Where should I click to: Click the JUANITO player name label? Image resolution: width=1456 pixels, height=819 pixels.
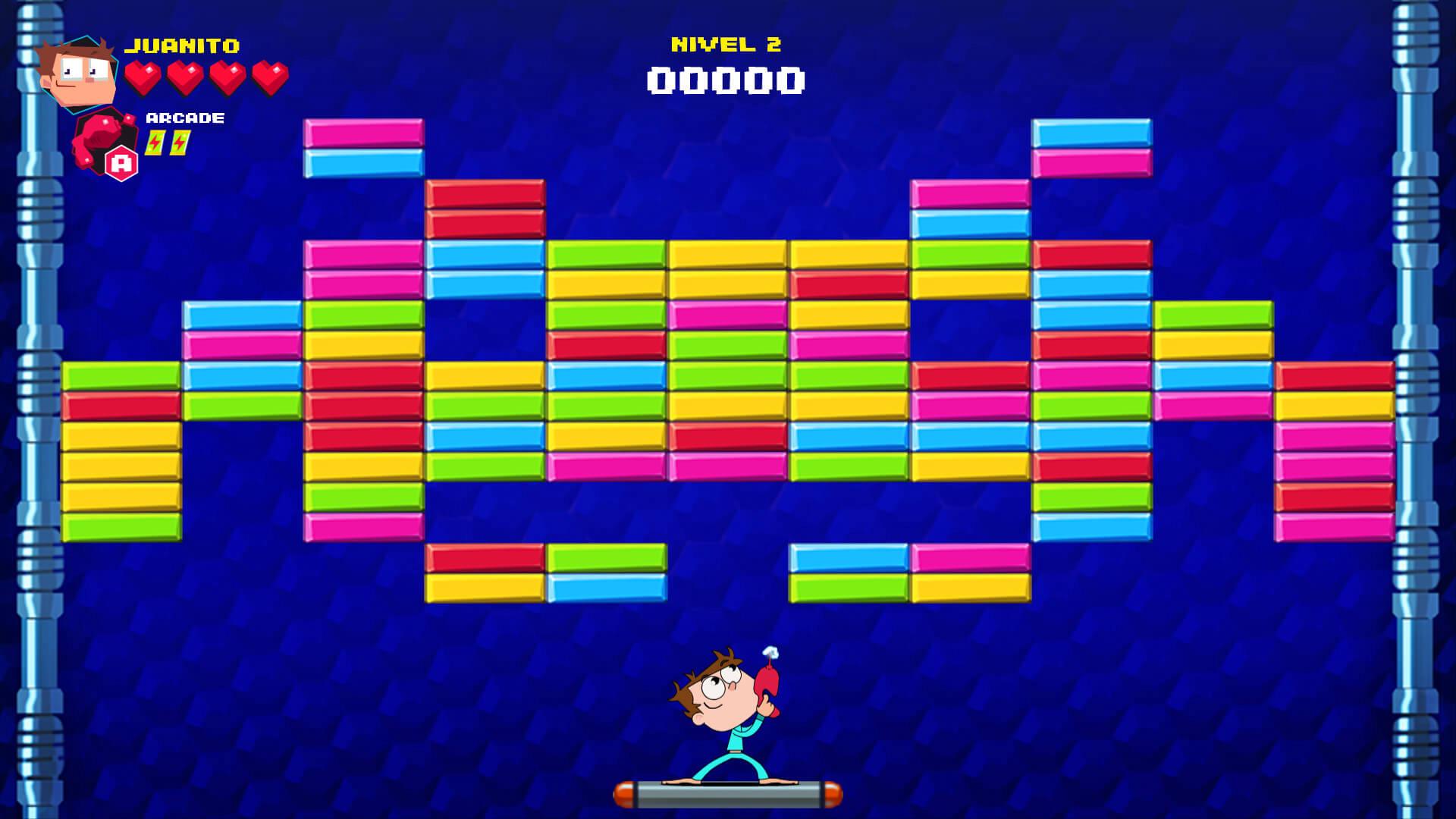pos(182,44)
